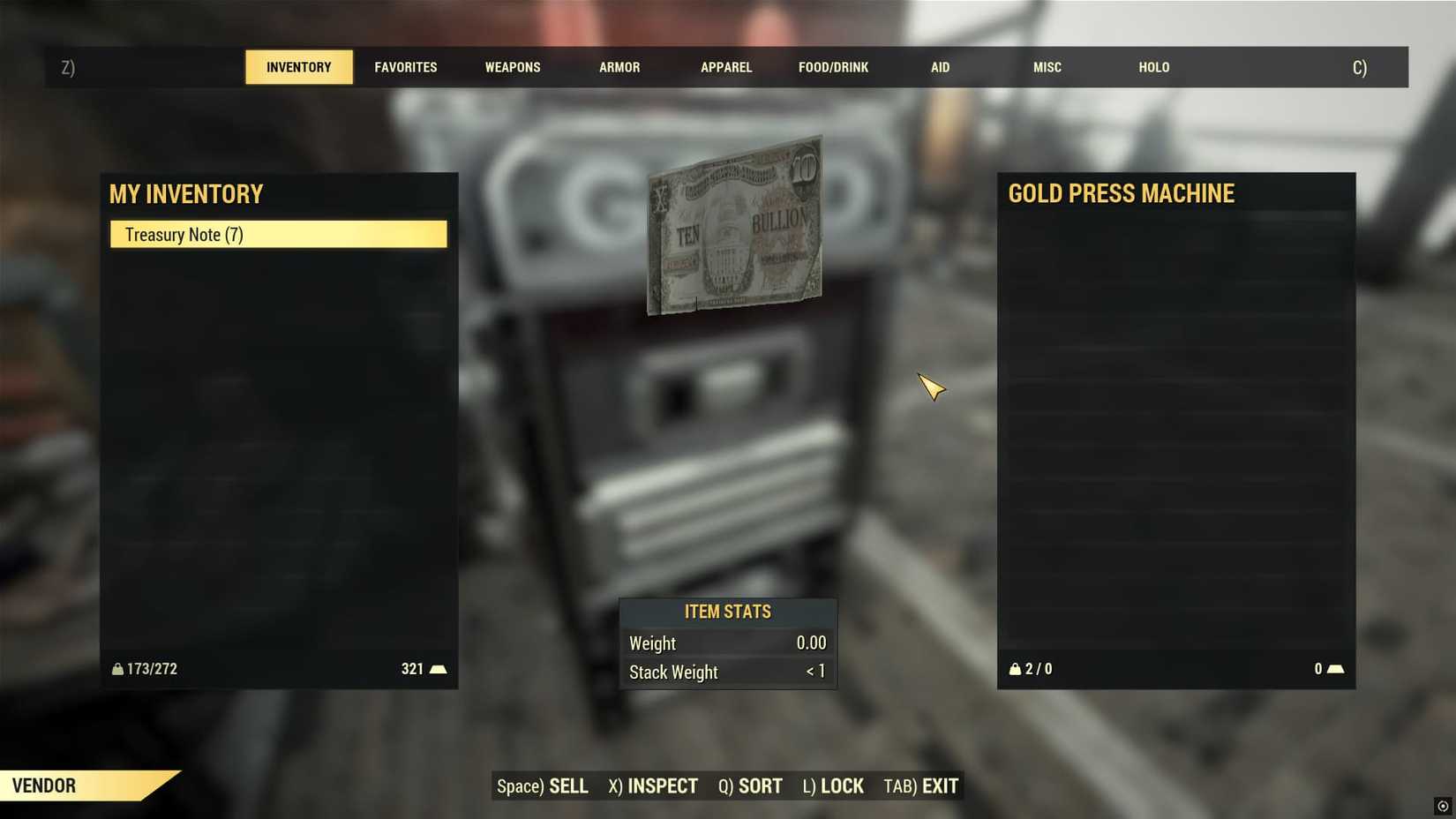1456x819 pixels.
Task: Click the C) tab-cycle indicator on the right
Action: 1358,67
